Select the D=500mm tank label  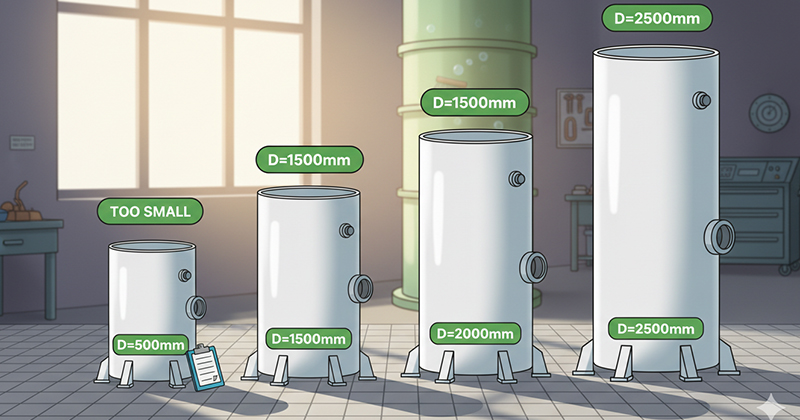click(150, 345)
